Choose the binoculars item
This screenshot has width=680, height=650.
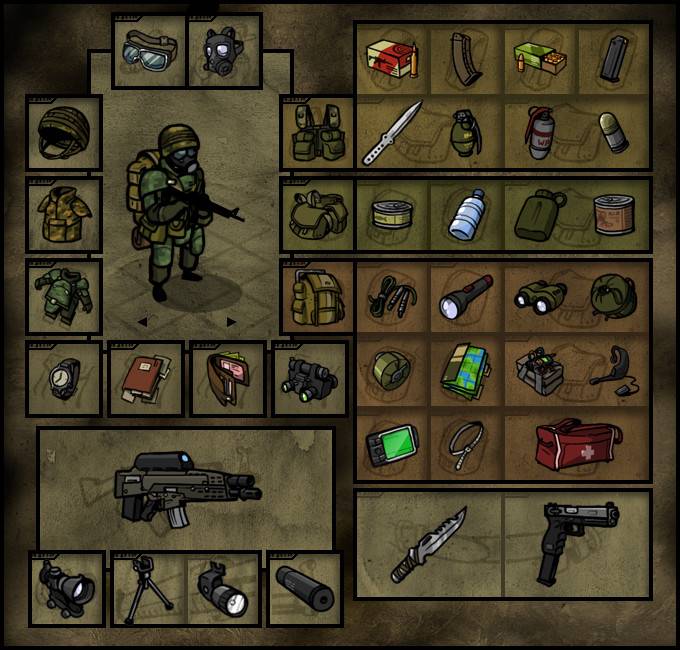[540, 295]
